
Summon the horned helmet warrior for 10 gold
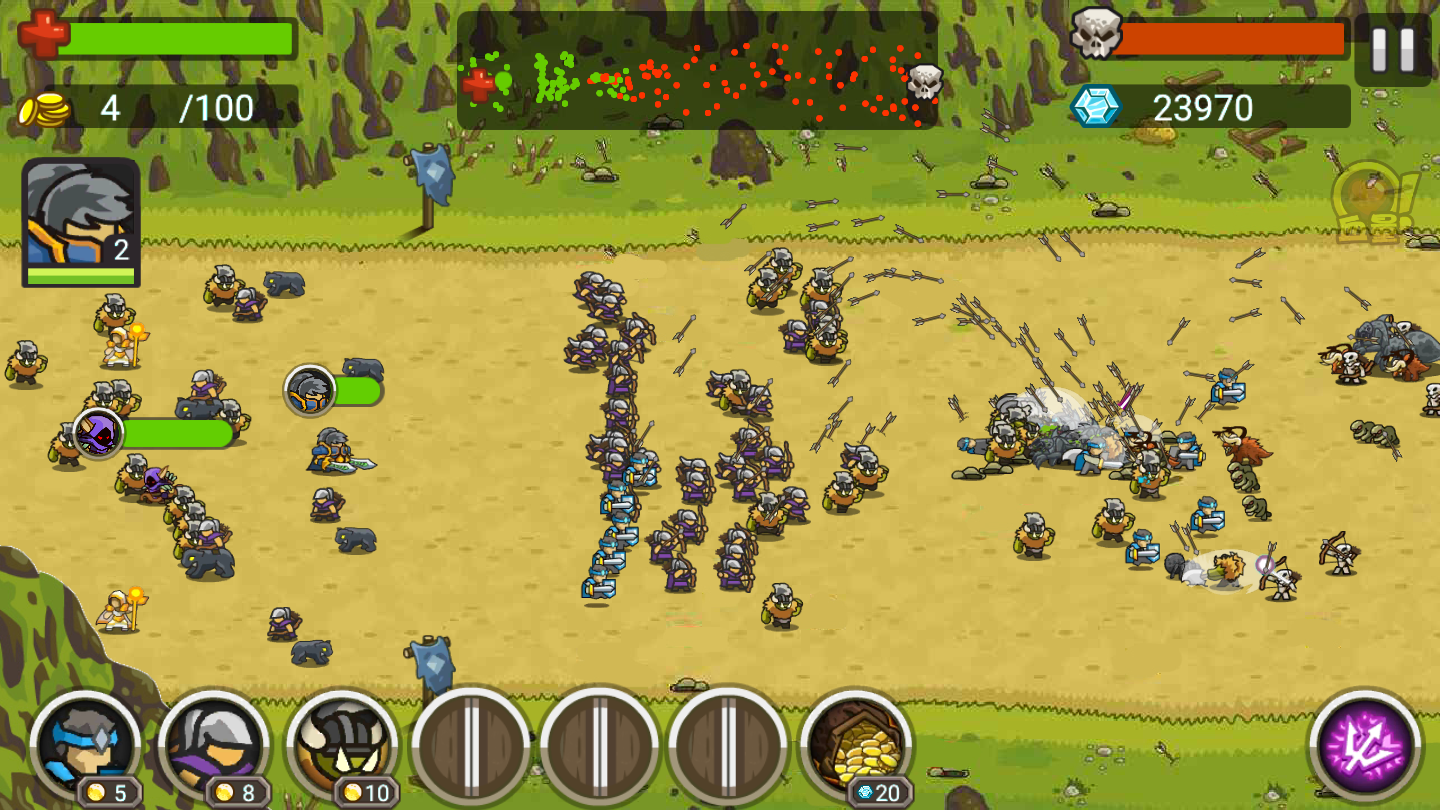click(343, 745)
